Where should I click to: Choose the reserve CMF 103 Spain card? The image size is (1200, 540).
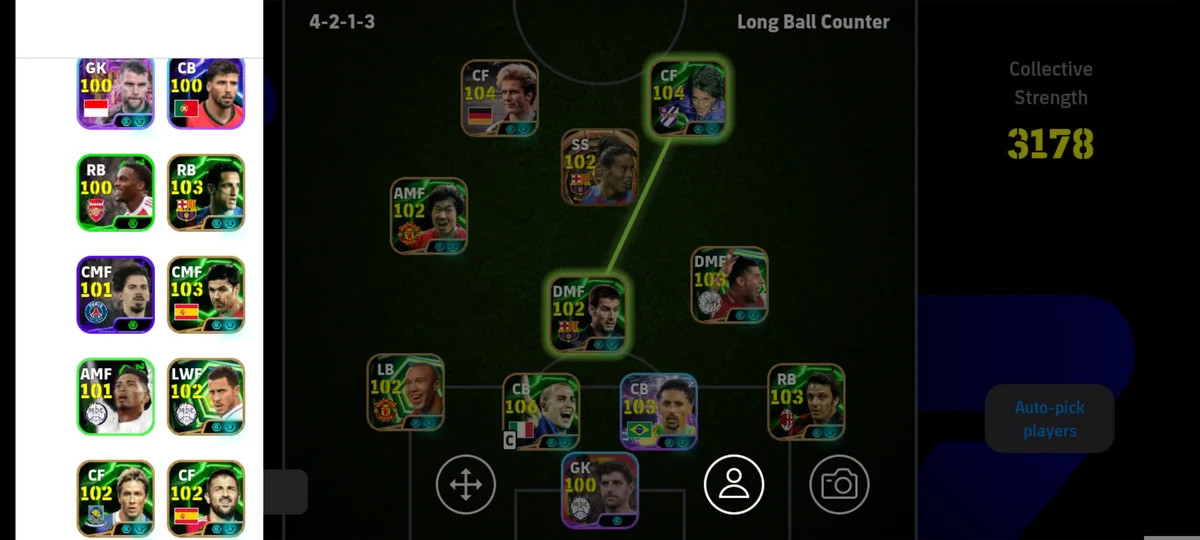(x=206, y=295)
